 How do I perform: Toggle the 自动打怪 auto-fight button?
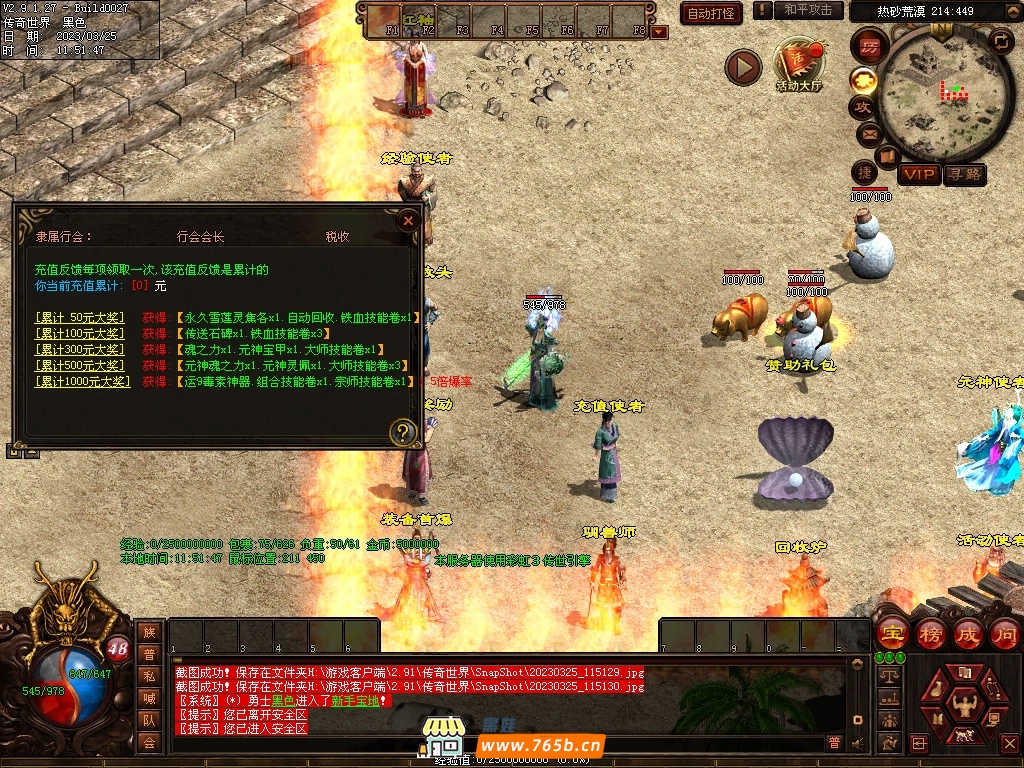tap(711, 13)
